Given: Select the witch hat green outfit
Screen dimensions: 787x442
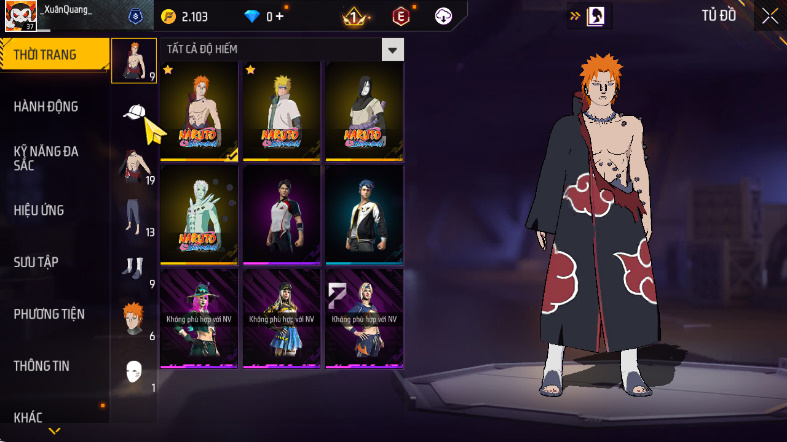Looking at the screenshot, I should click(x=198, y=318).
